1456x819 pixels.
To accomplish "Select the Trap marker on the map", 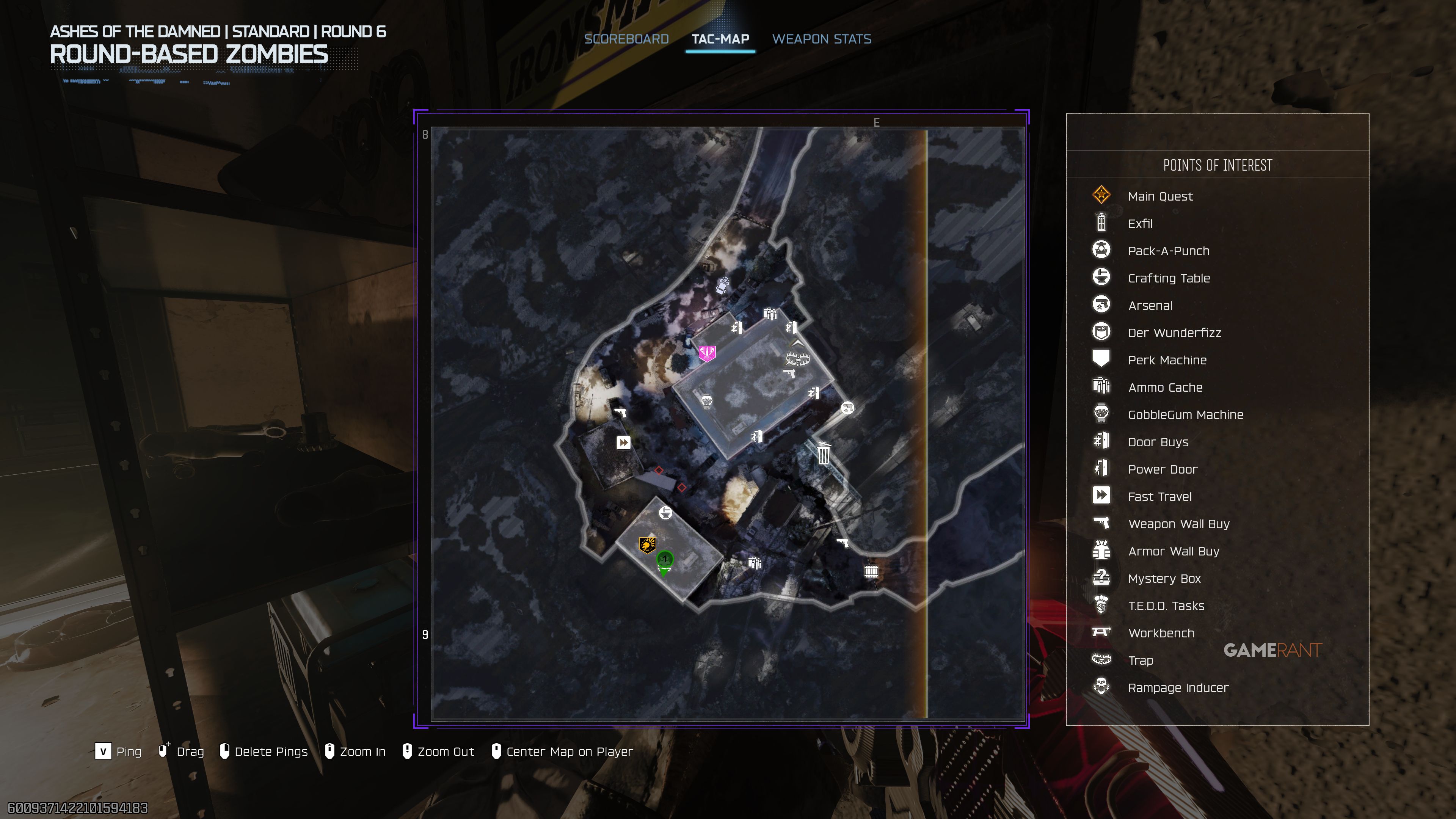I will (x=797, y=359).
